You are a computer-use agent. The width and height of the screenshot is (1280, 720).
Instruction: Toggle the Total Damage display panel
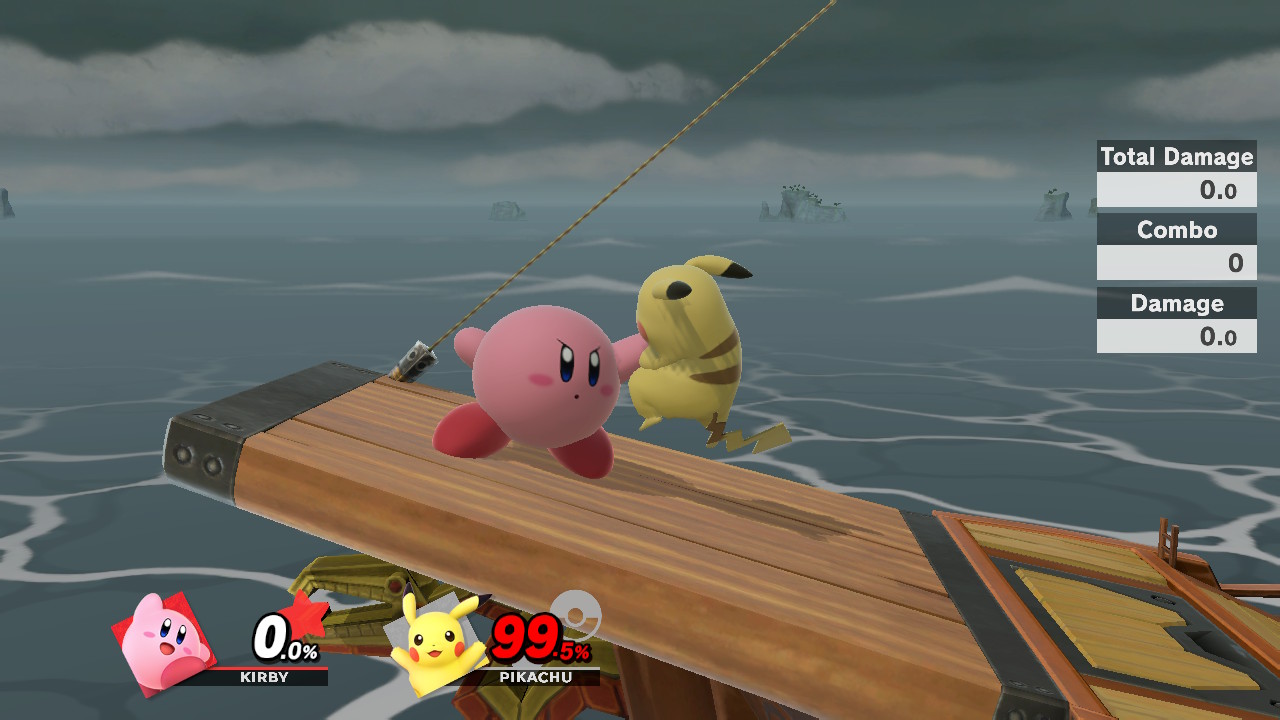[1176, 157]
